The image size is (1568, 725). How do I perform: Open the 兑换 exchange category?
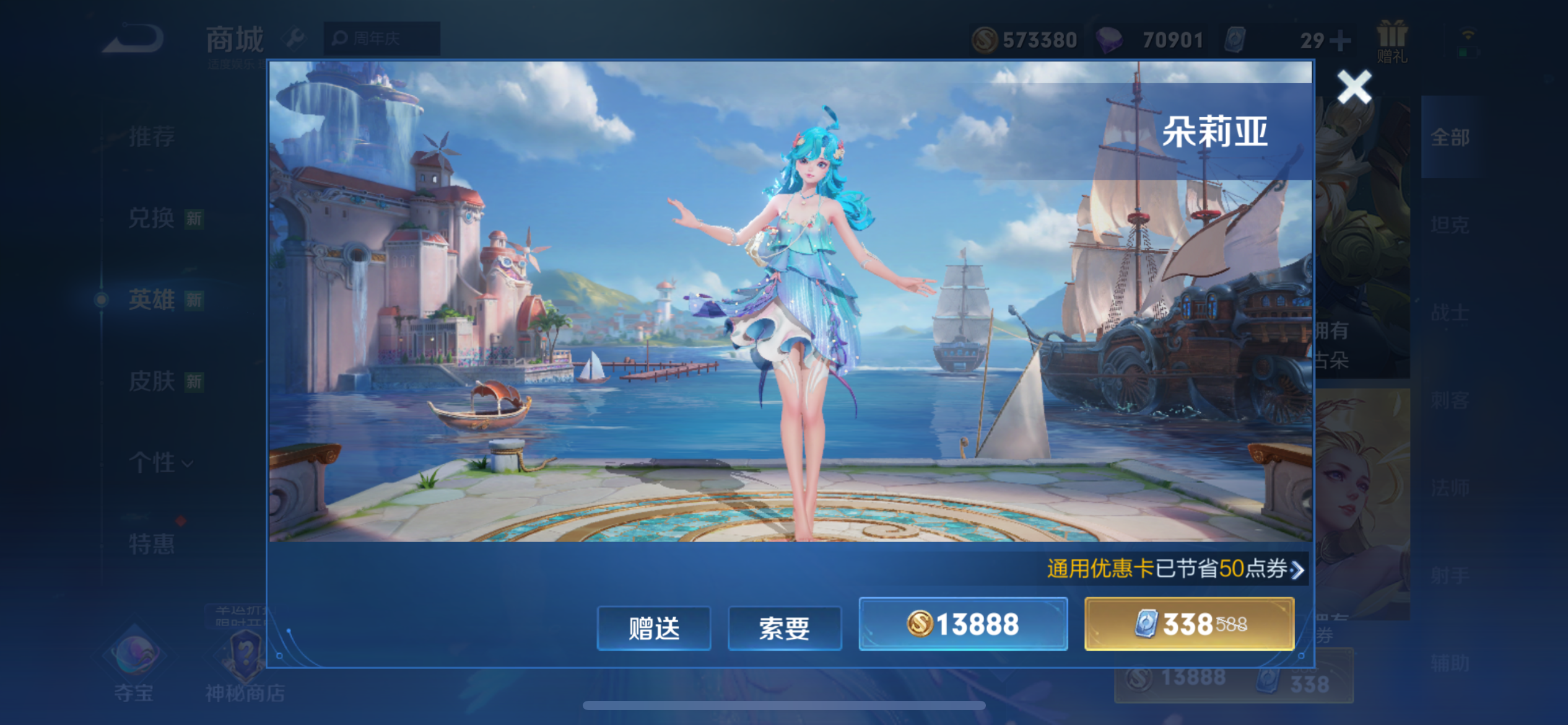pos(152,218)
